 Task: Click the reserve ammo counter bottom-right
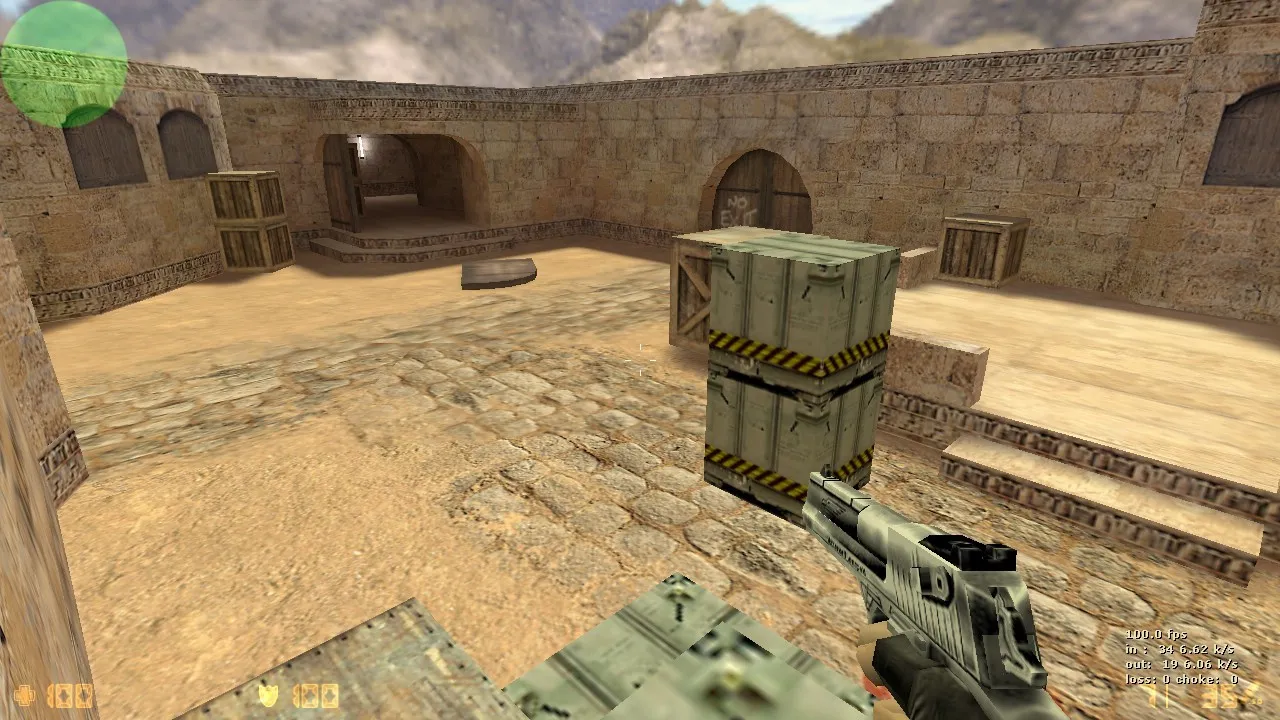pos(1218,698)
